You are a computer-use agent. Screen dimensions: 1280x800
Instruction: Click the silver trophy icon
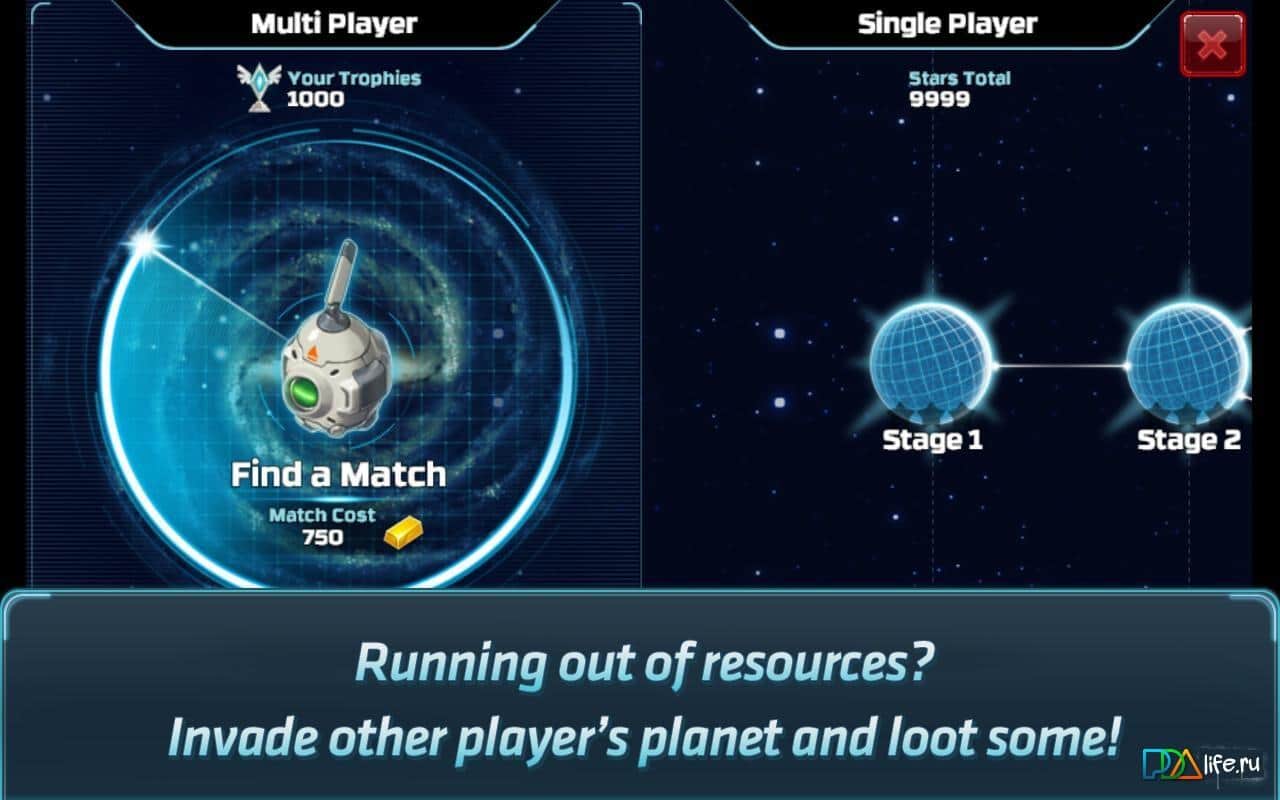[x=258, y=85]
